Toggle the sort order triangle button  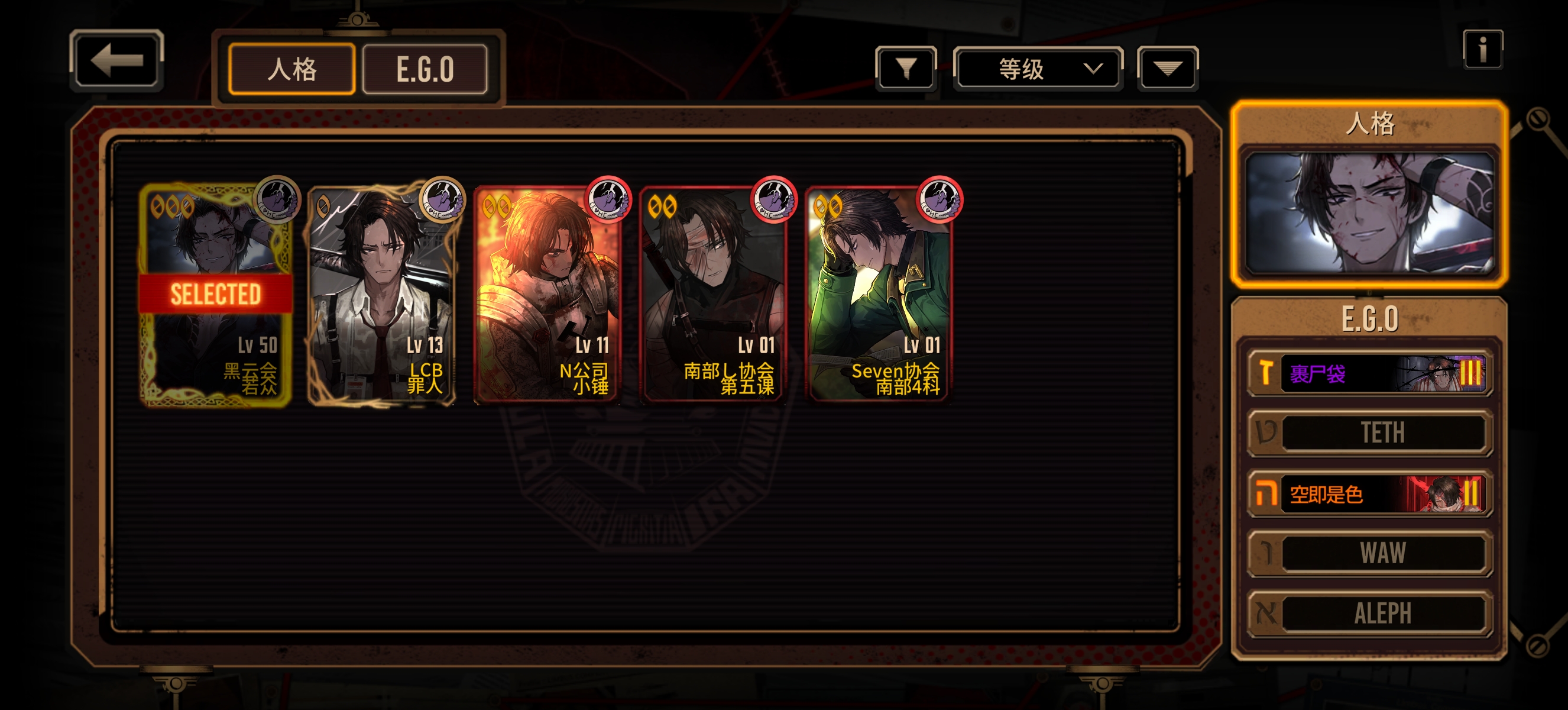[x=1167, y=68]
